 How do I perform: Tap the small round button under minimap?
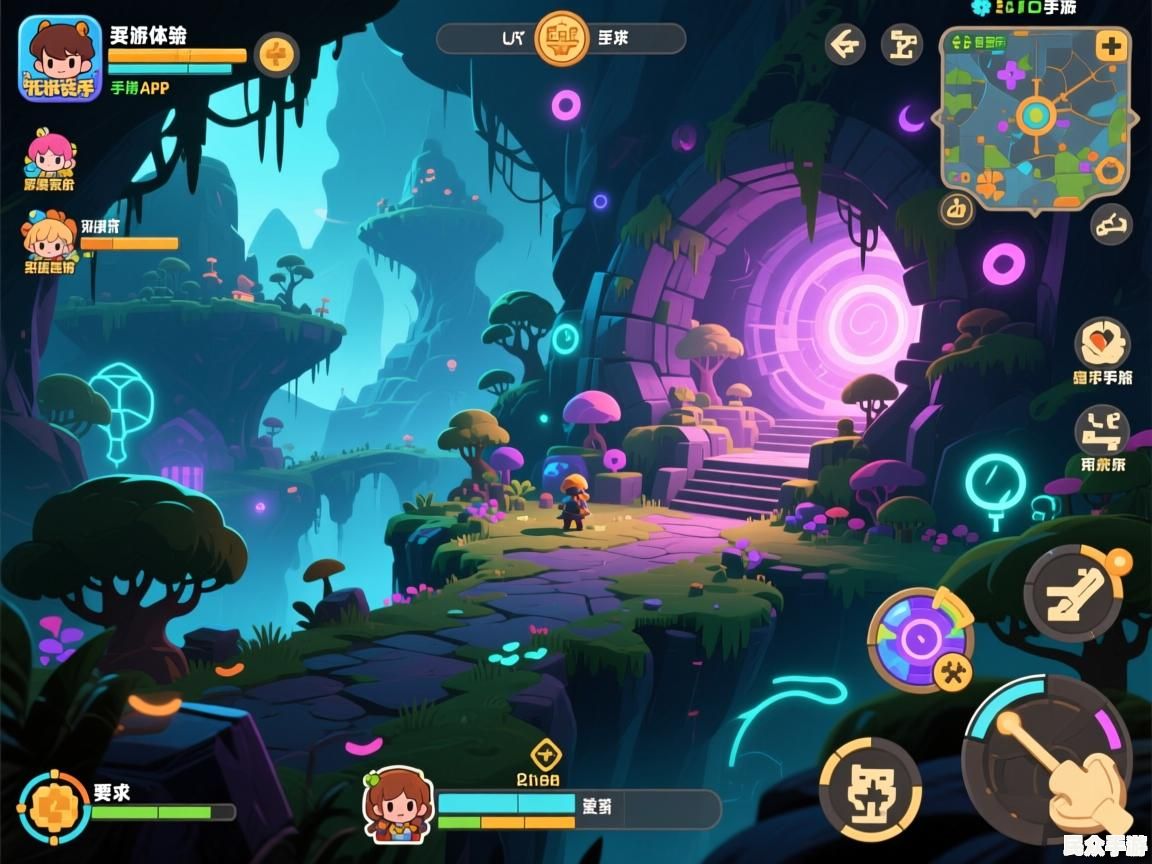(x=957, y=209)
